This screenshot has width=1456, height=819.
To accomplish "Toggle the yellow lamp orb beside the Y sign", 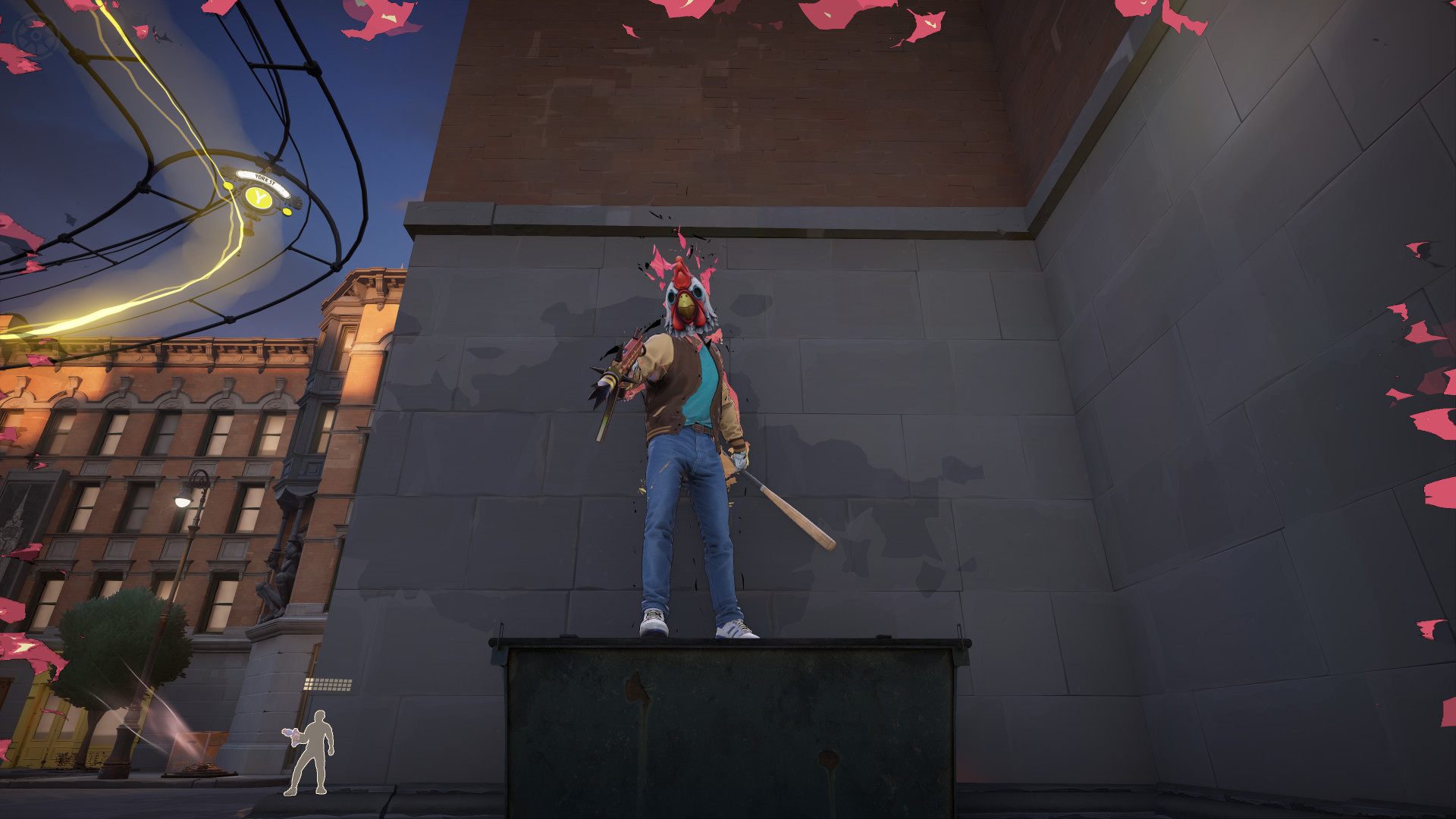I will (230, 186).
